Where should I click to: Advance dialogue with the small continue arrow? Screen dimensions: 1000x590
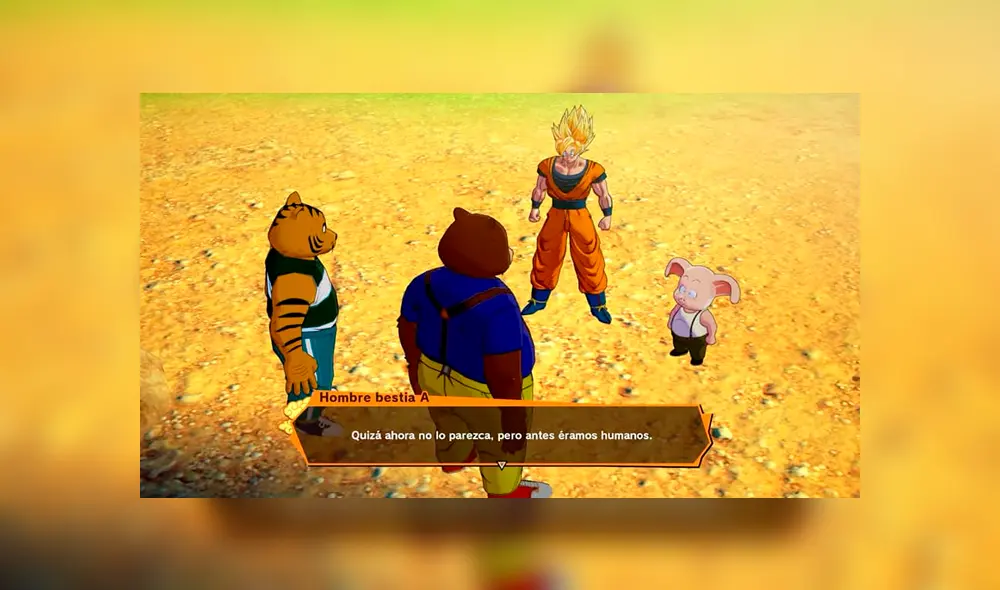point(502,465)
